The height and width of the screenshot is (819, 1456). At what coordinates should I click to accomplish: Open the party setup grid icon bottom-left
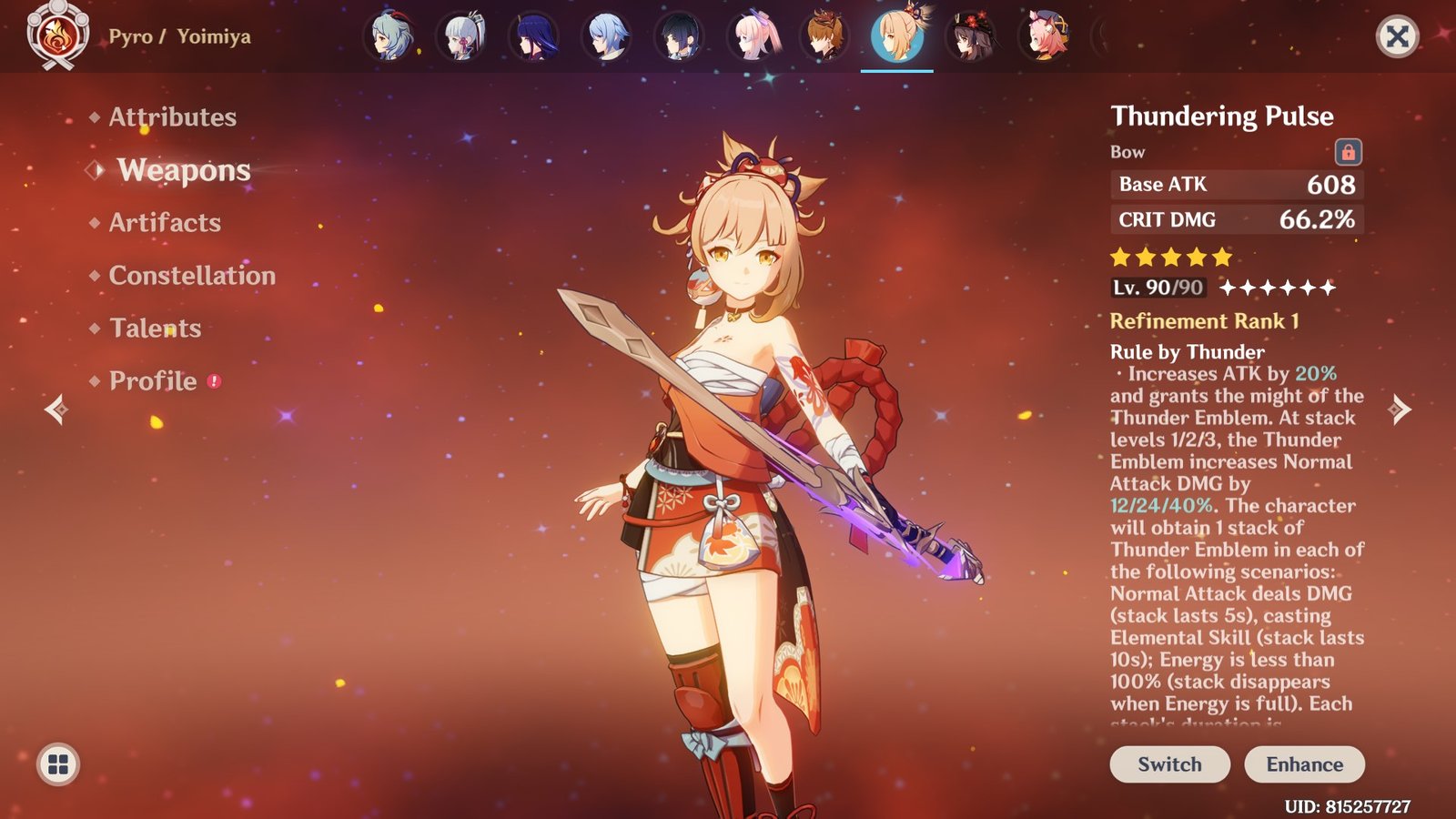pos(56,764)
